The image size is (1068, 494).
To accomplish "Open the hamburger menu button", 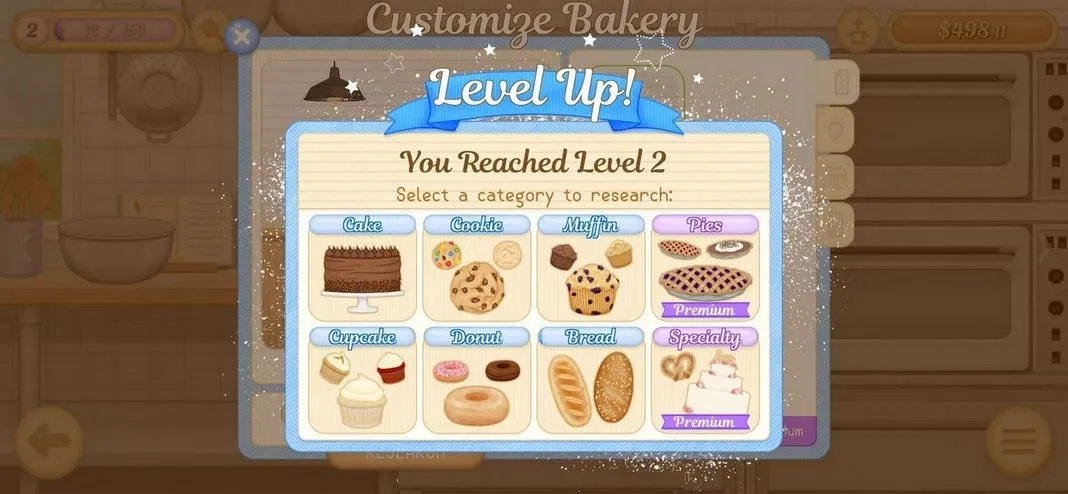I will (x=1019, y=441).
